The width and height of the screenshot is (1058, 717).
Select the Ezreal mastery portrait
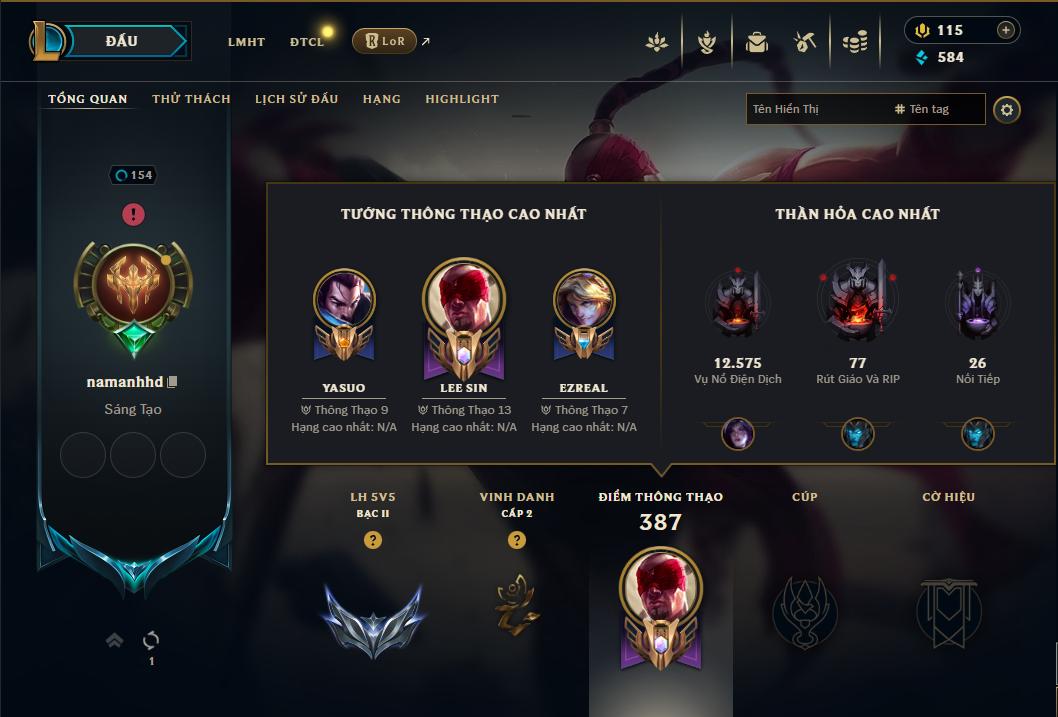pos(584,300)
